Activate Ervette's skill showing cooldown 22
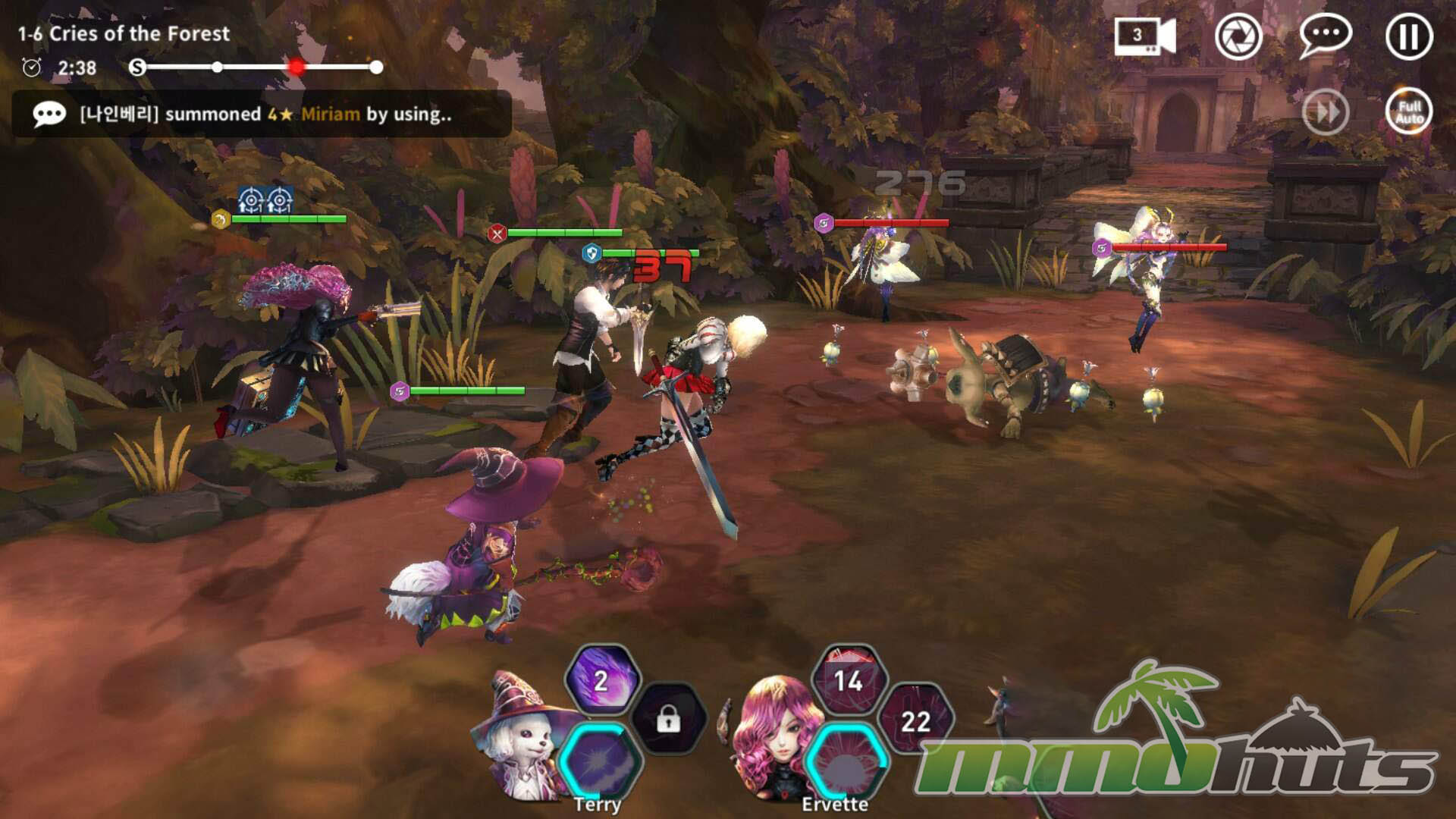Viewport: 1456px width, 819px height. point(915,720)
